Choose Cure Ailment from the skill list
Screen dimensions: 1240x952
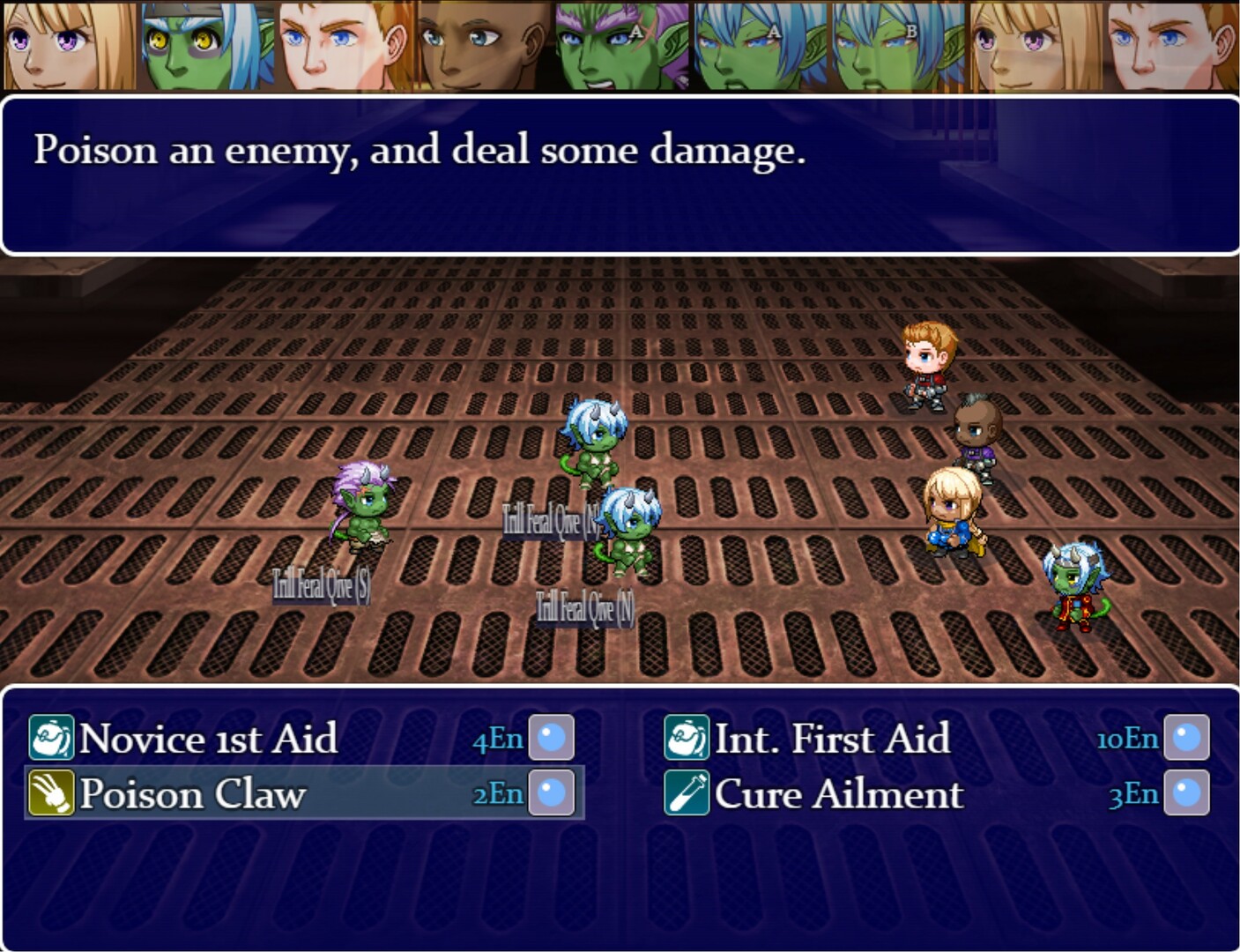point(839,794)
